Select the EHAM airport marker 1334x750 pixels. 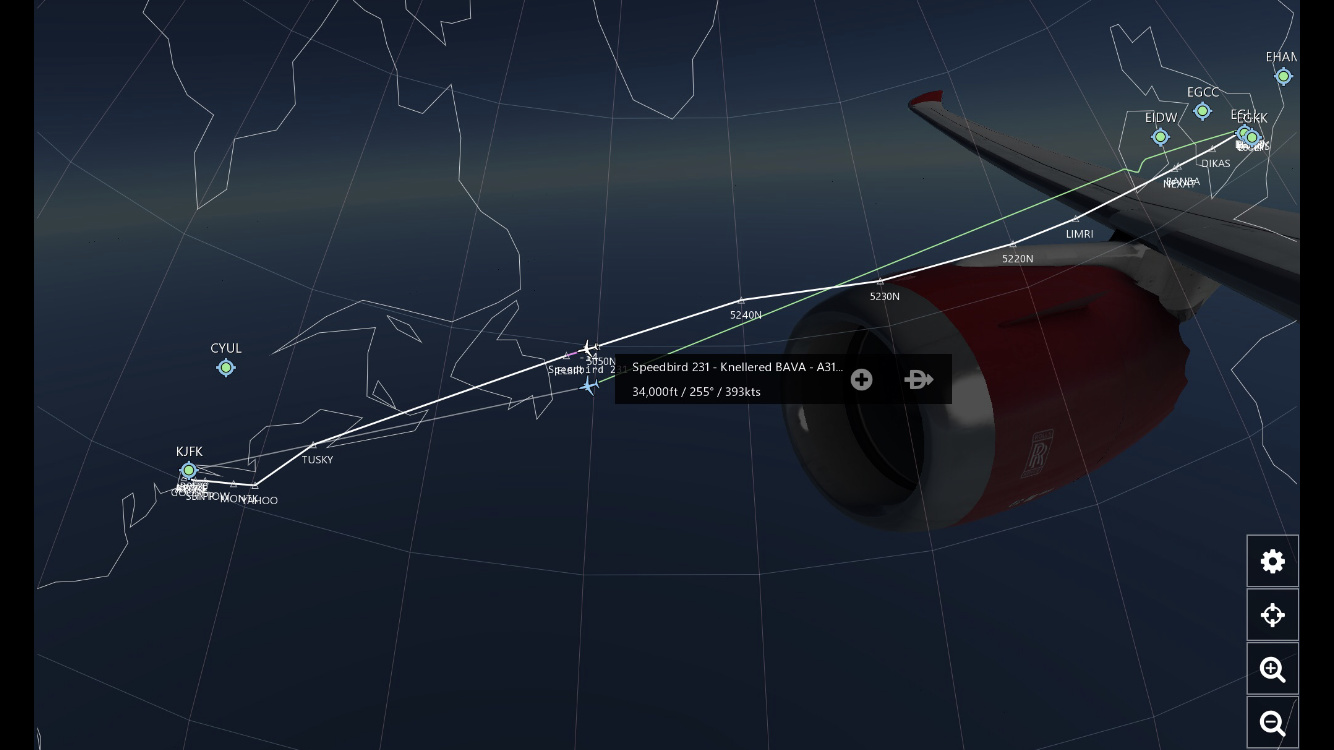tap(1283, 76)
